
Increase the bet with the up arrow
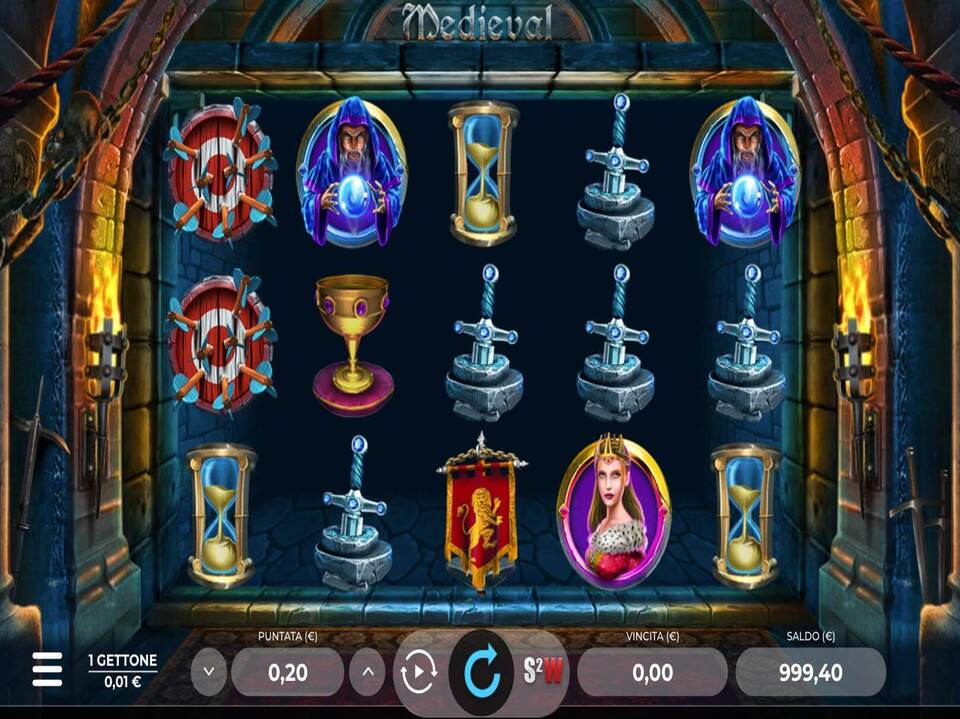click(367, 672)
